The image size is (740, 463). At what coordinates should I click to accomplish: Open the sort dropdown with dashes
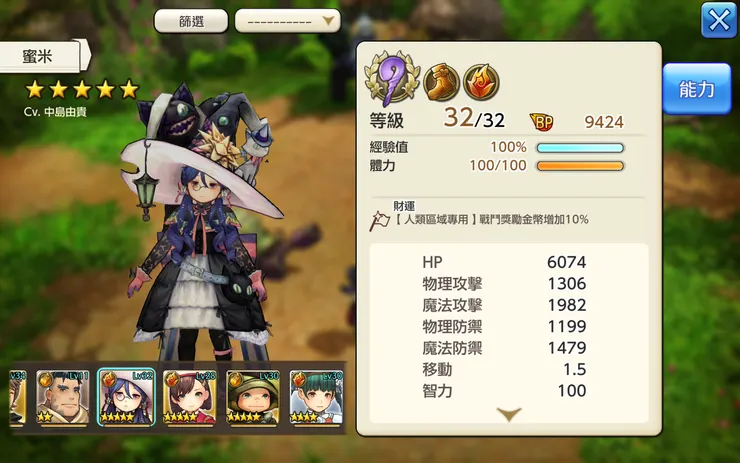[287, 20]
